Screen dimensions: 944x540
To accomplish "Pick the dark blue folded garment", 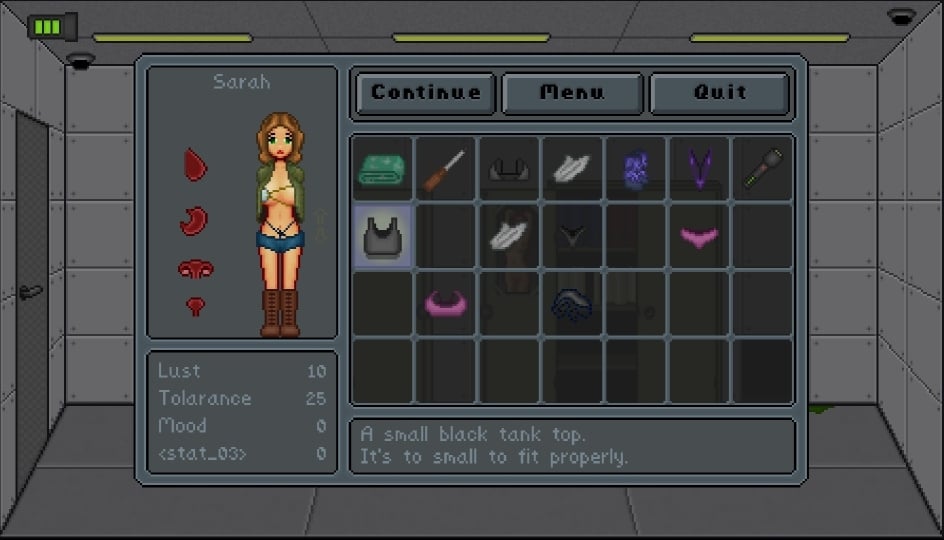I will tap(572, 303).
